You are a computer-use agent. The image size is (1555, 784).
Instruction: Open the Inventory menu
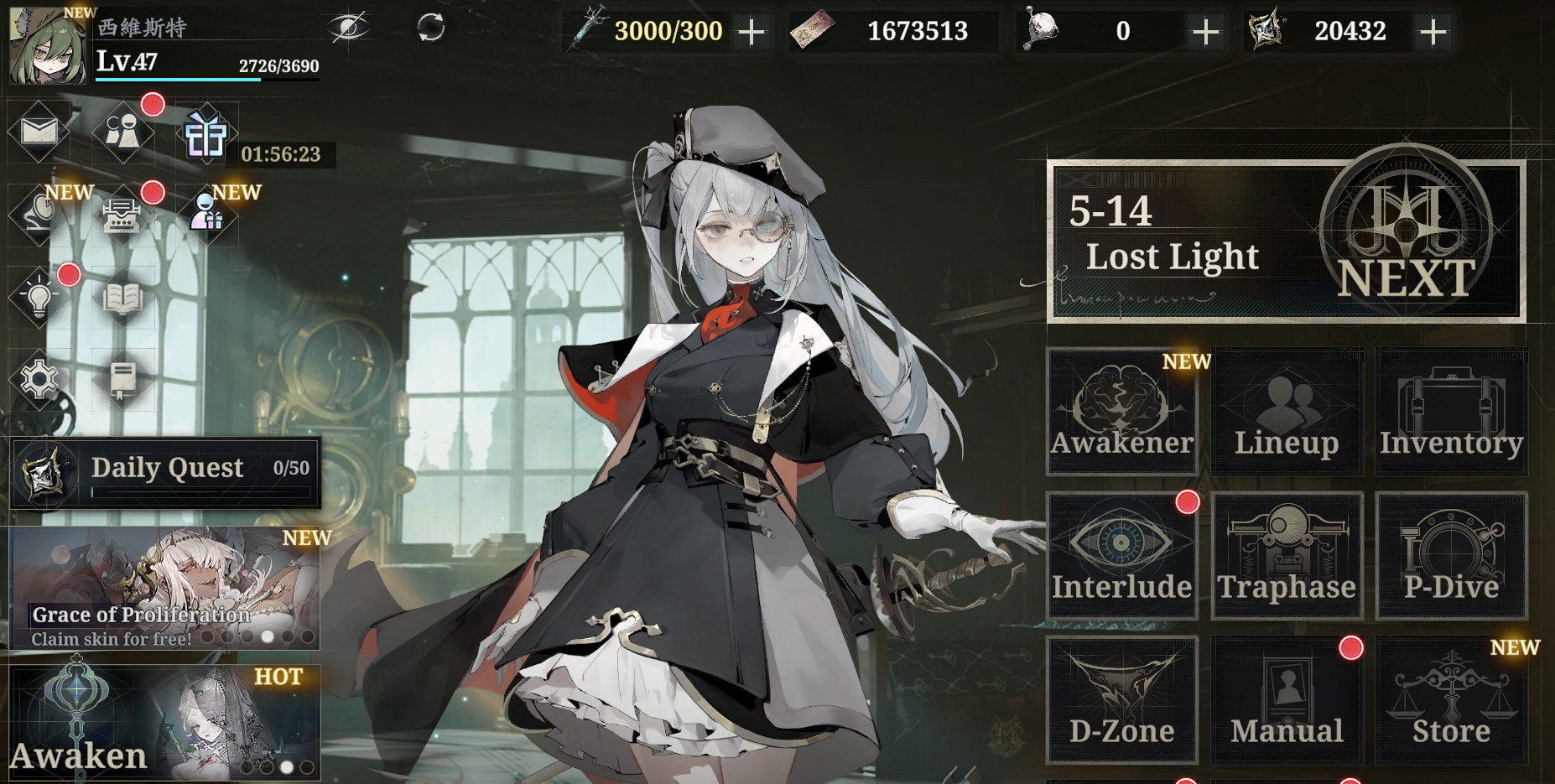(1451, 411)
